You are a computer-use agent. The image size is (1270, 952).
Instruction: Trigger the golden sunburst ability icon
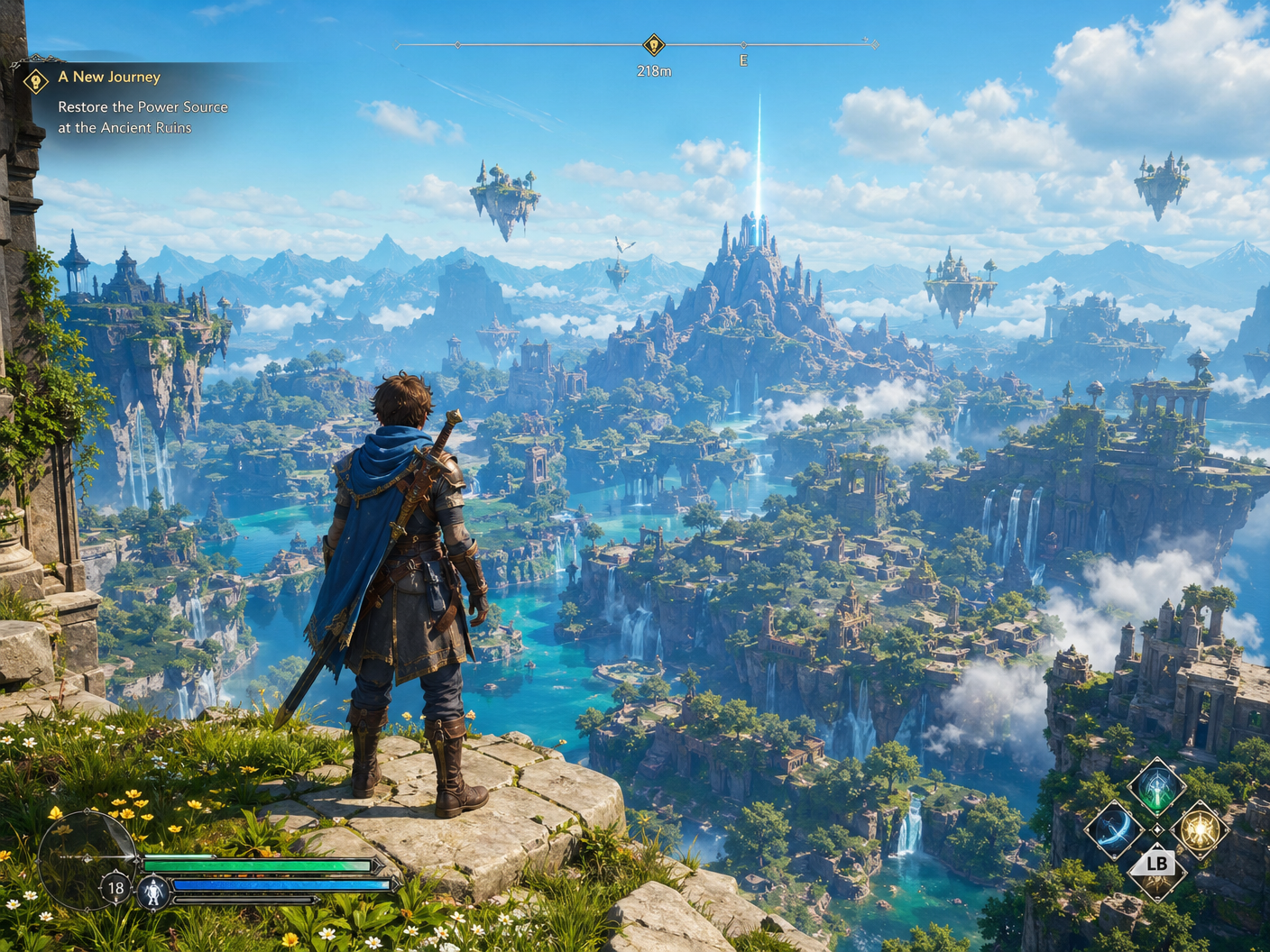click(x=1201, y=829)
